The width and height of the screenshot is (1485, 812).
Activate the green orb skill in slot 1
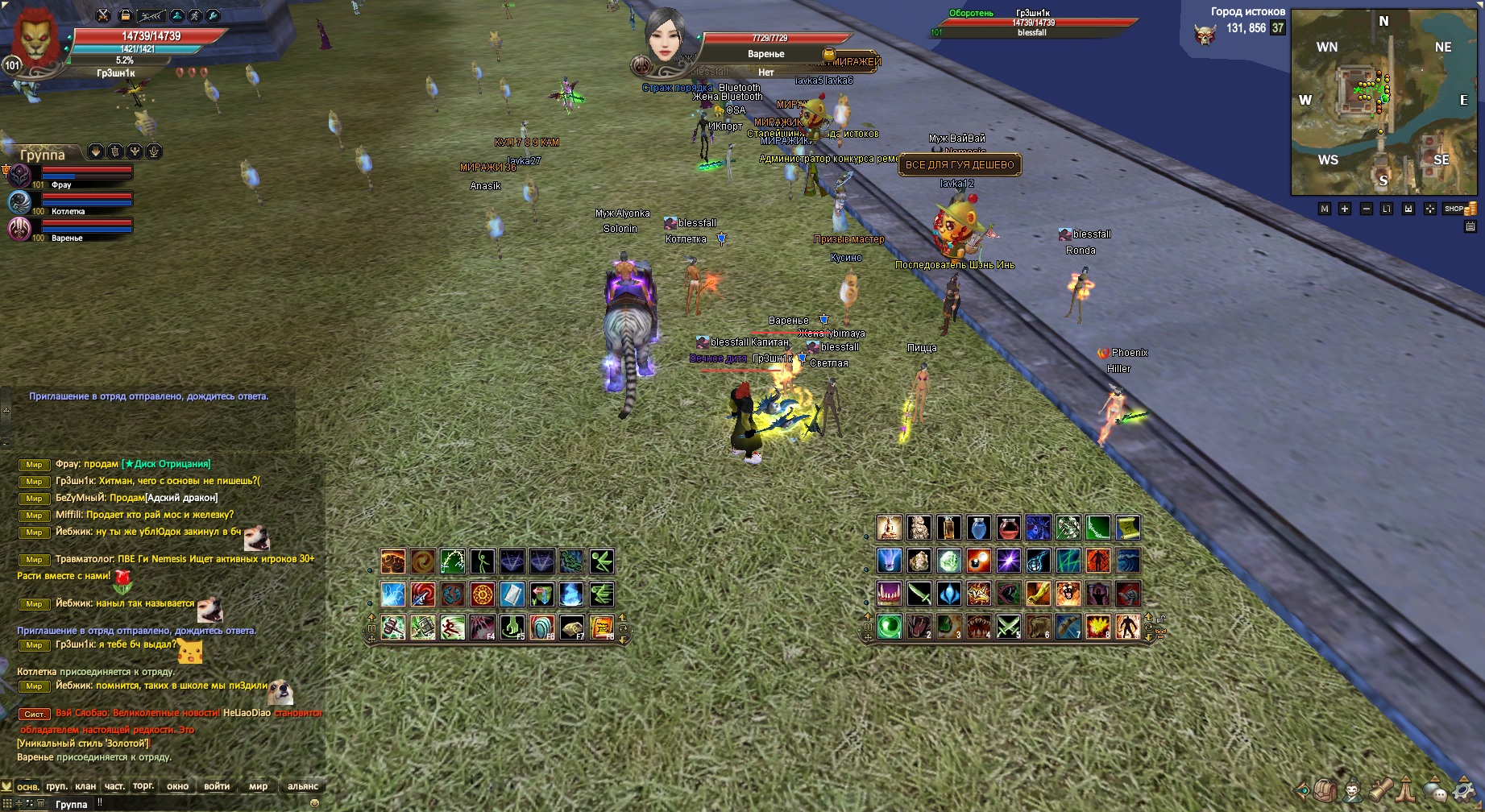pyautogui.click(x=890, y=626)
